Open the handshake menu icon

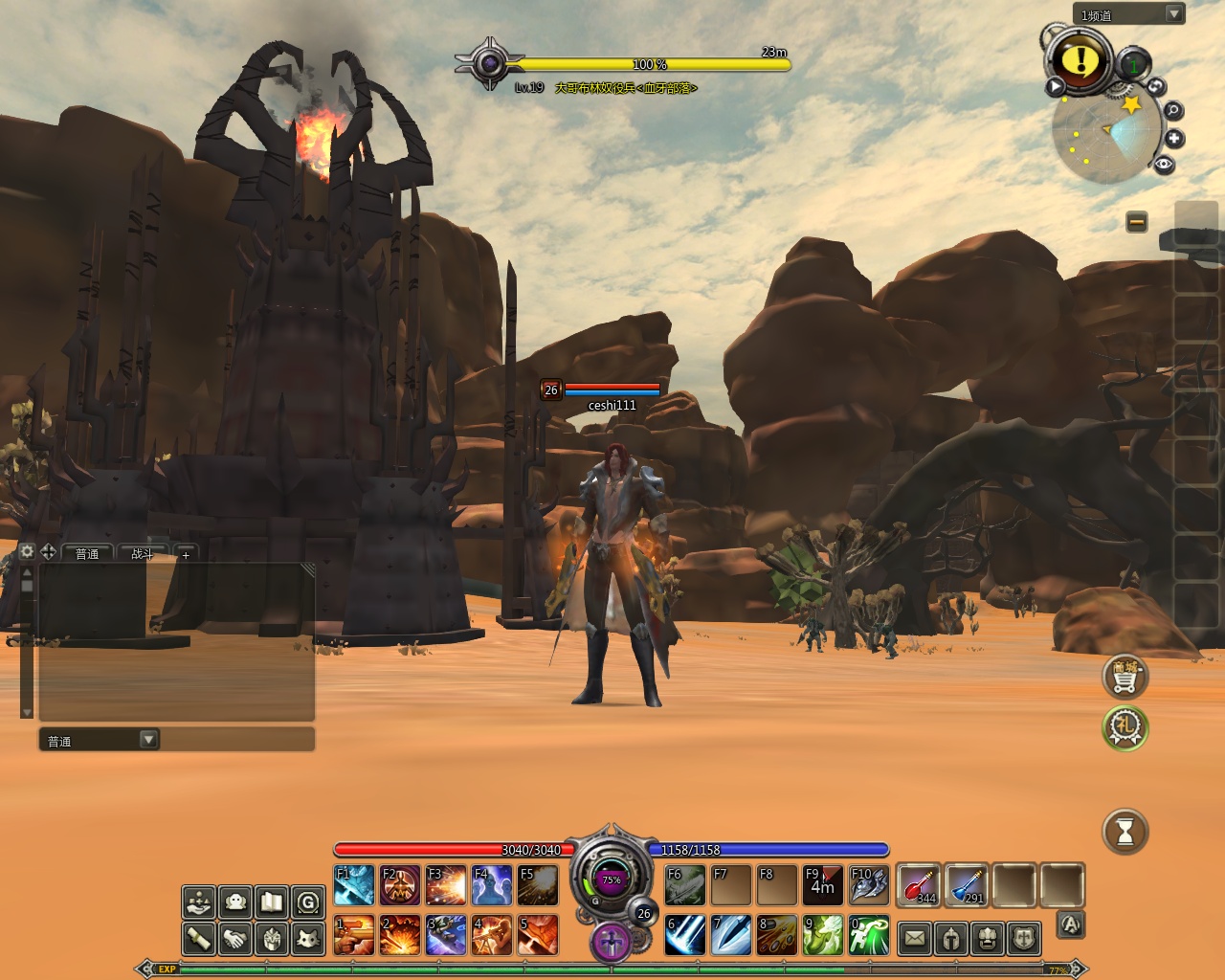tap(235, 939)
